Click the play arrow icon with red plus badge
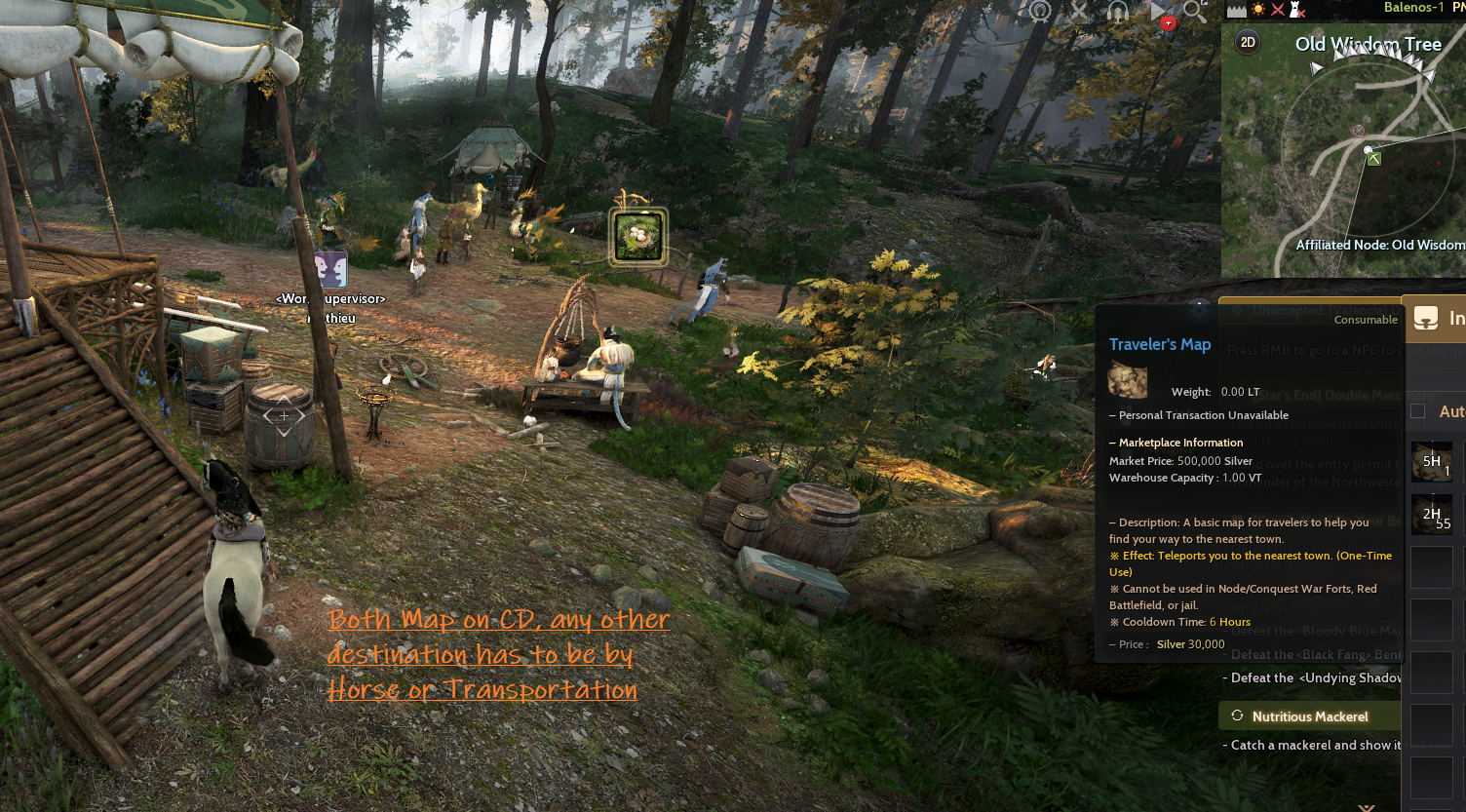Image resolution: width=1466 pixels, height=812 pixels. [x=1160, y=13]
